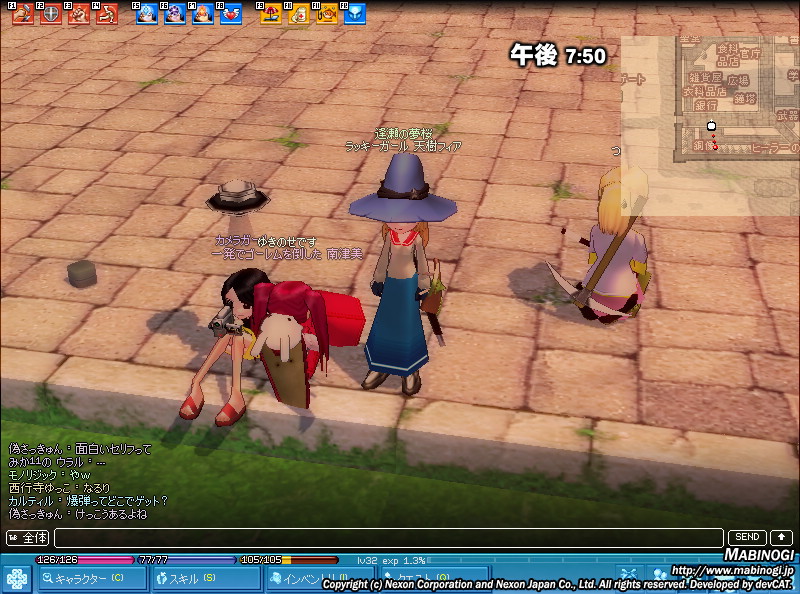
Task: Click the minimap of the town
Action: (x=710, y=125)
